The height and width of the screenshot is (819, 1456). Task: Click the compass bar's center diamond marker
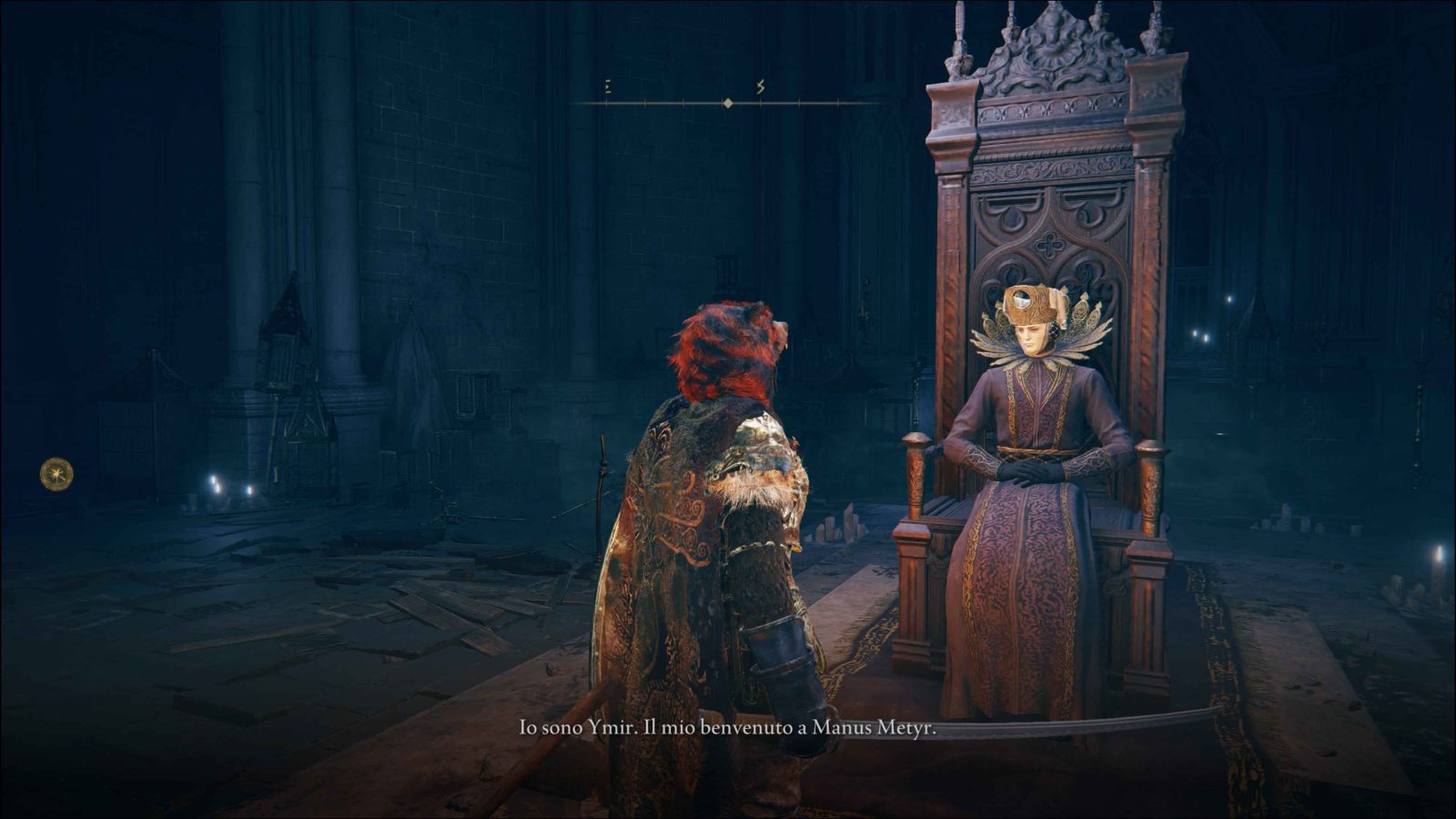tap(727, 104)
